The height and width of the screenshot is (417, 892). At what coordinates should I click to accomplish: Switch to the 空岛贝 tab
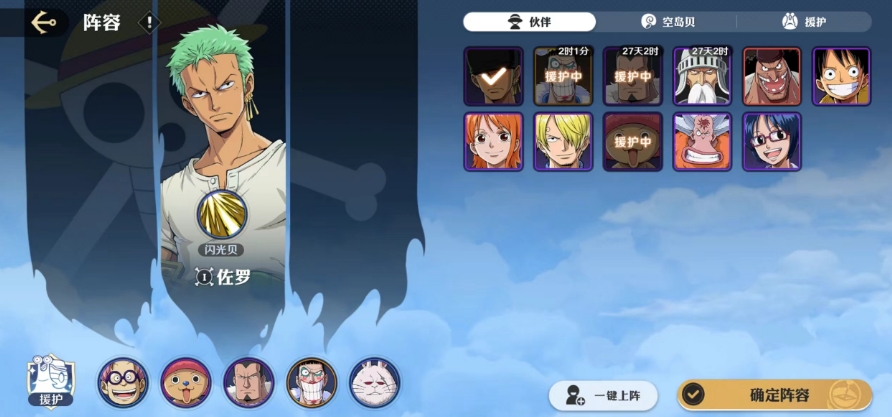pyautogui.click(x=665, y=21)
